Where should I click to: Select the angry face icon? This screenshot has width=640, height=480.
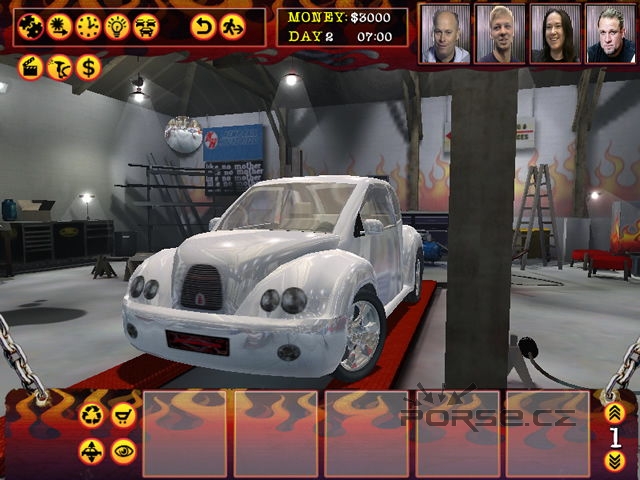coord(146,26)
